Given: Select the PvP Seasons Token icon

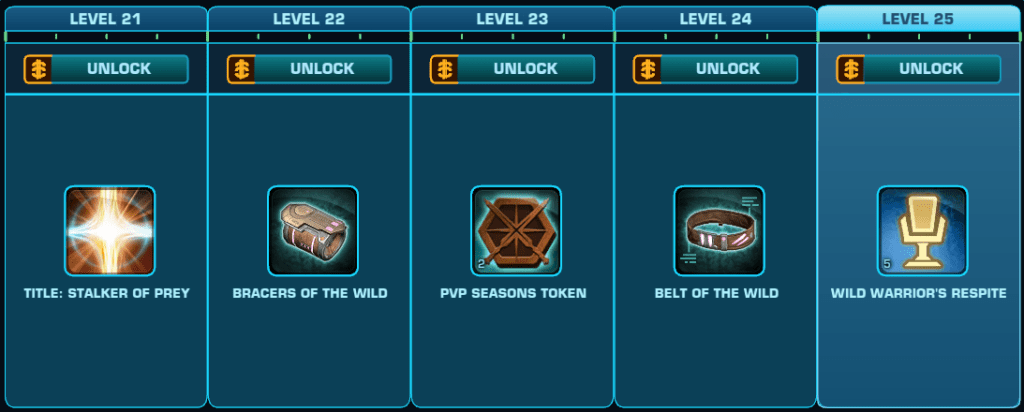Looking at the screenshot, I should pos(516,231).
